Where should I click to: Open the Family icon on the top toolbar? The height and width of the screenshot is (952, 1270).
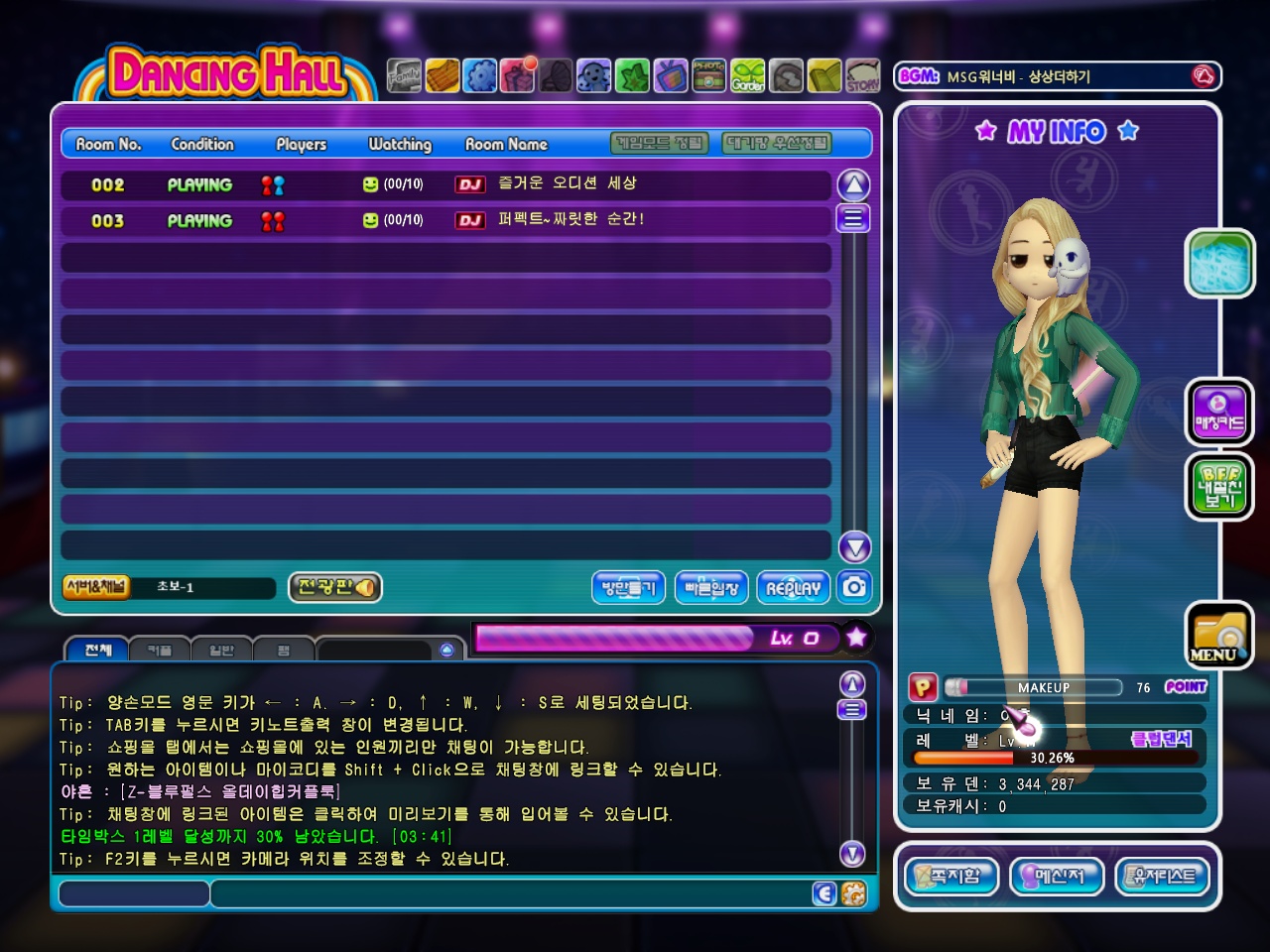pyautogui.click(x=404, y=74)
